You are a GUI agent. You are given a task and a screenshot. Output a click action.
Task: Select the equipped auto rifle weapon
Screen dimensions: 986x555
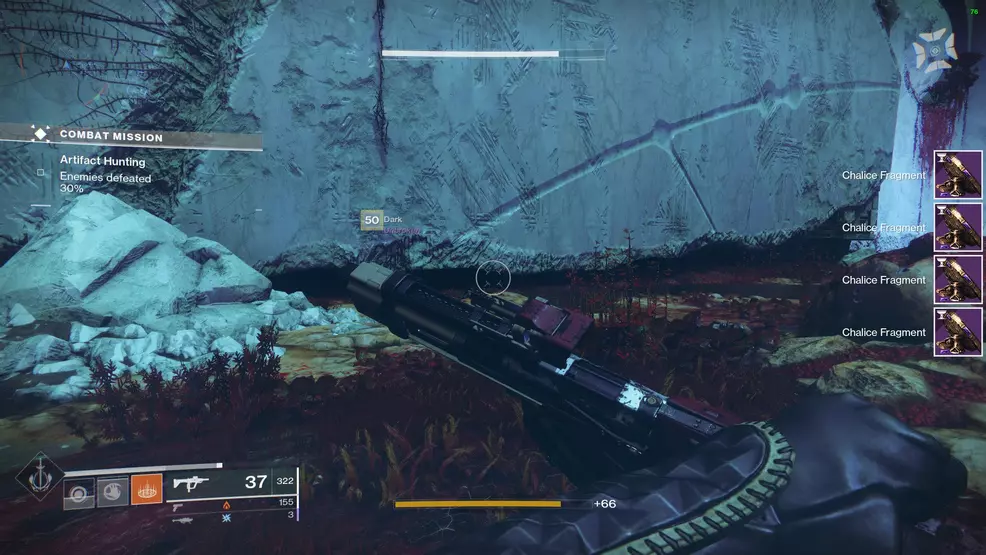pyautogui.click(x=192, y=483)
